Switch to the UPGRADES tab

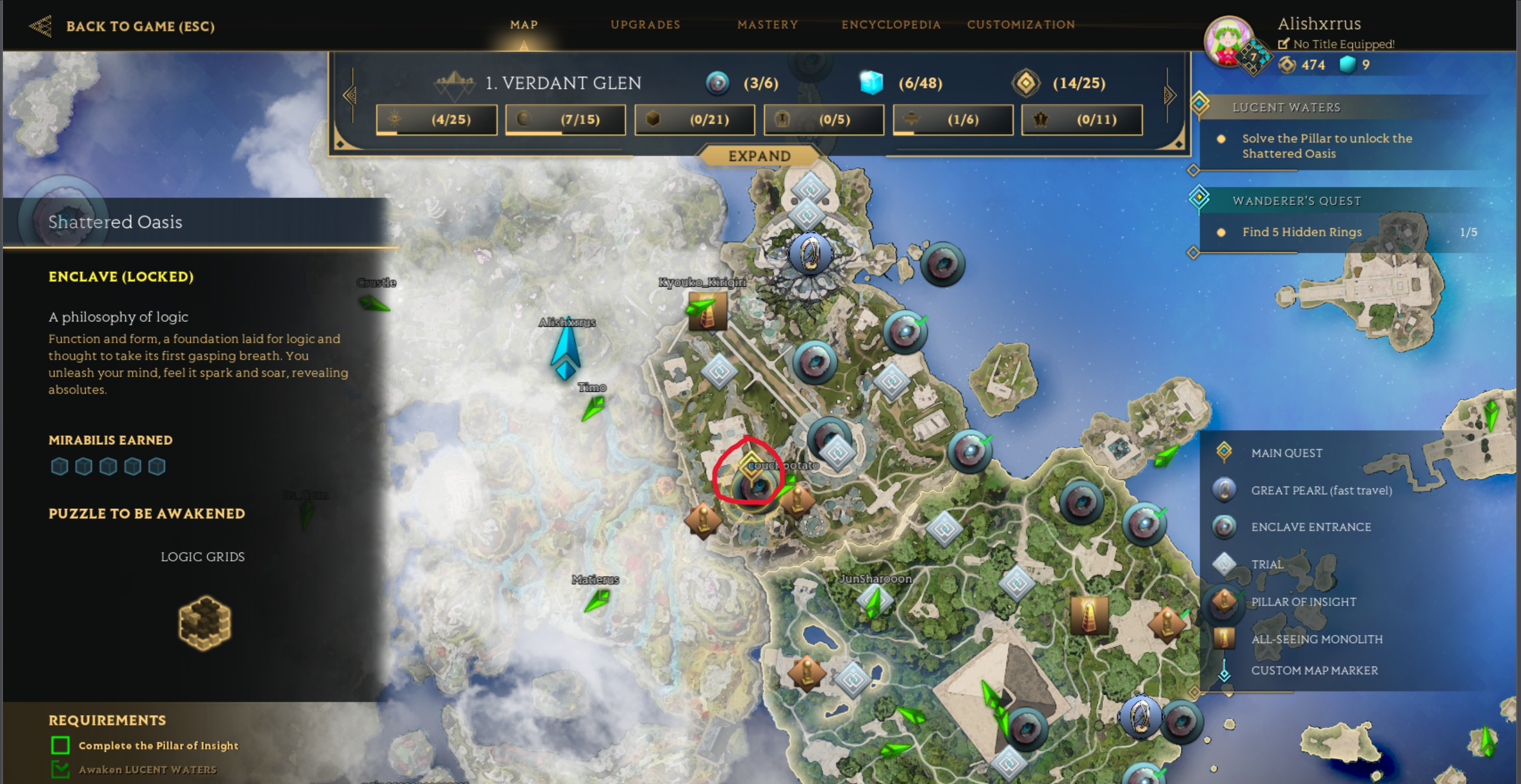(645, 25)
